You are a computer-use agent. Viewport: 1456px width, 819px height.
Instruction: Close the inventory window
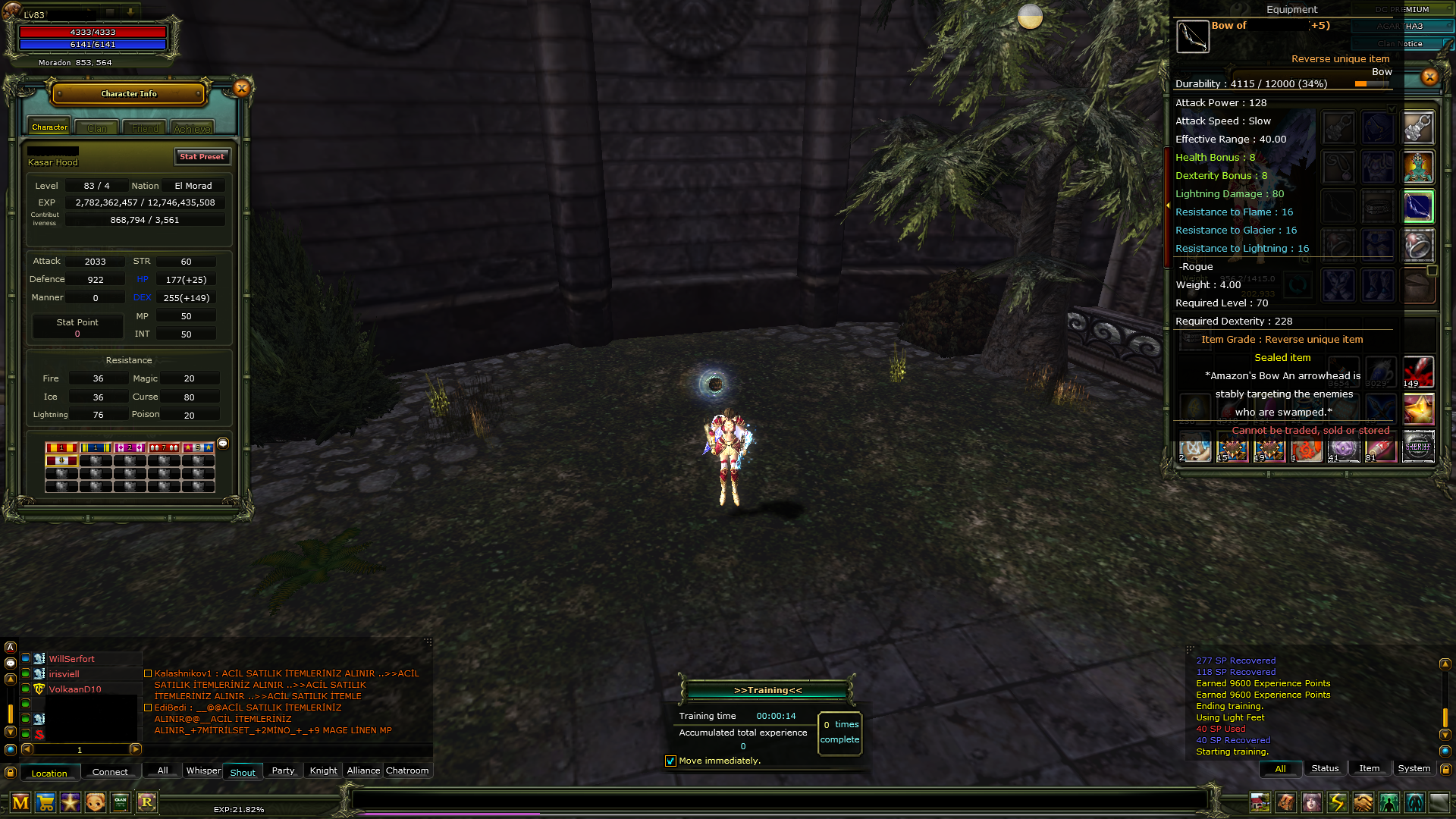(x=1429, y=77)
